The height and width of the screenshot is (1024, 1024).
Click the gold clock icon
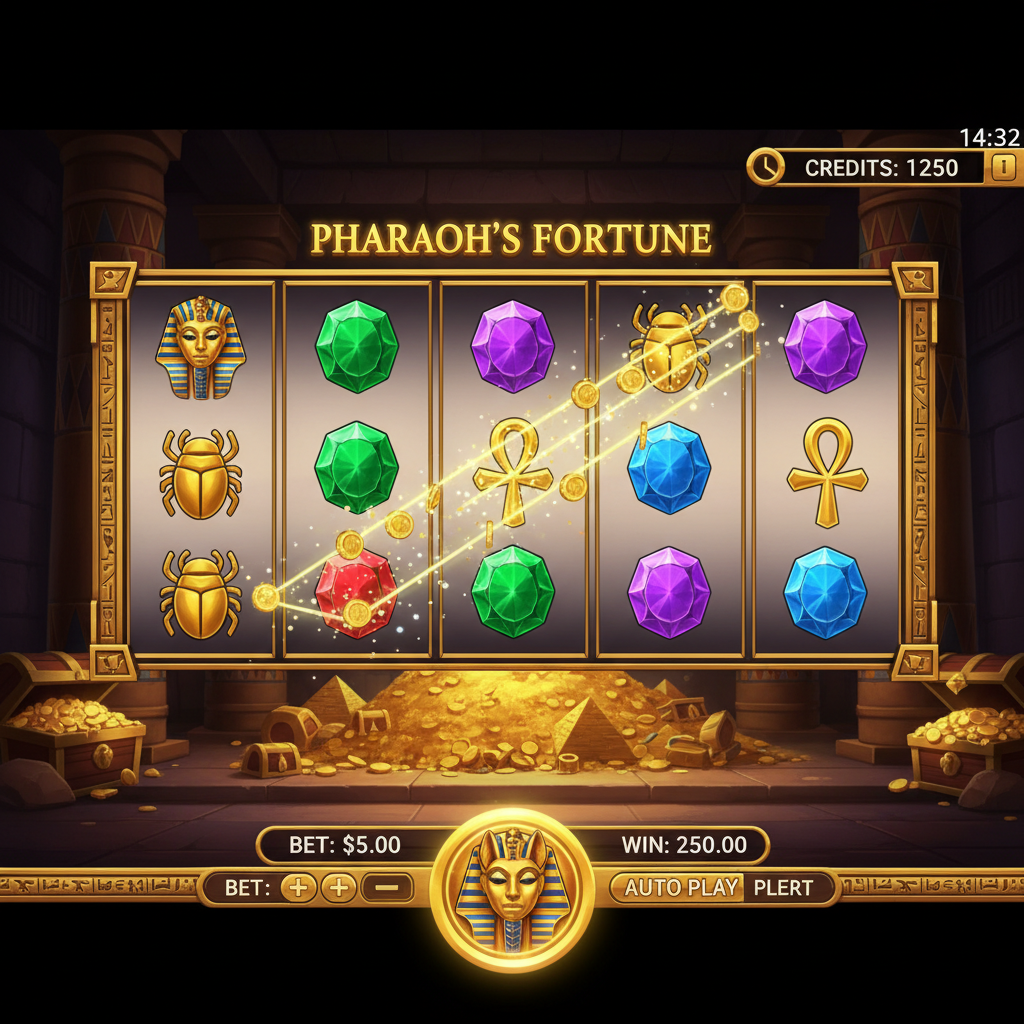[766, 167]
